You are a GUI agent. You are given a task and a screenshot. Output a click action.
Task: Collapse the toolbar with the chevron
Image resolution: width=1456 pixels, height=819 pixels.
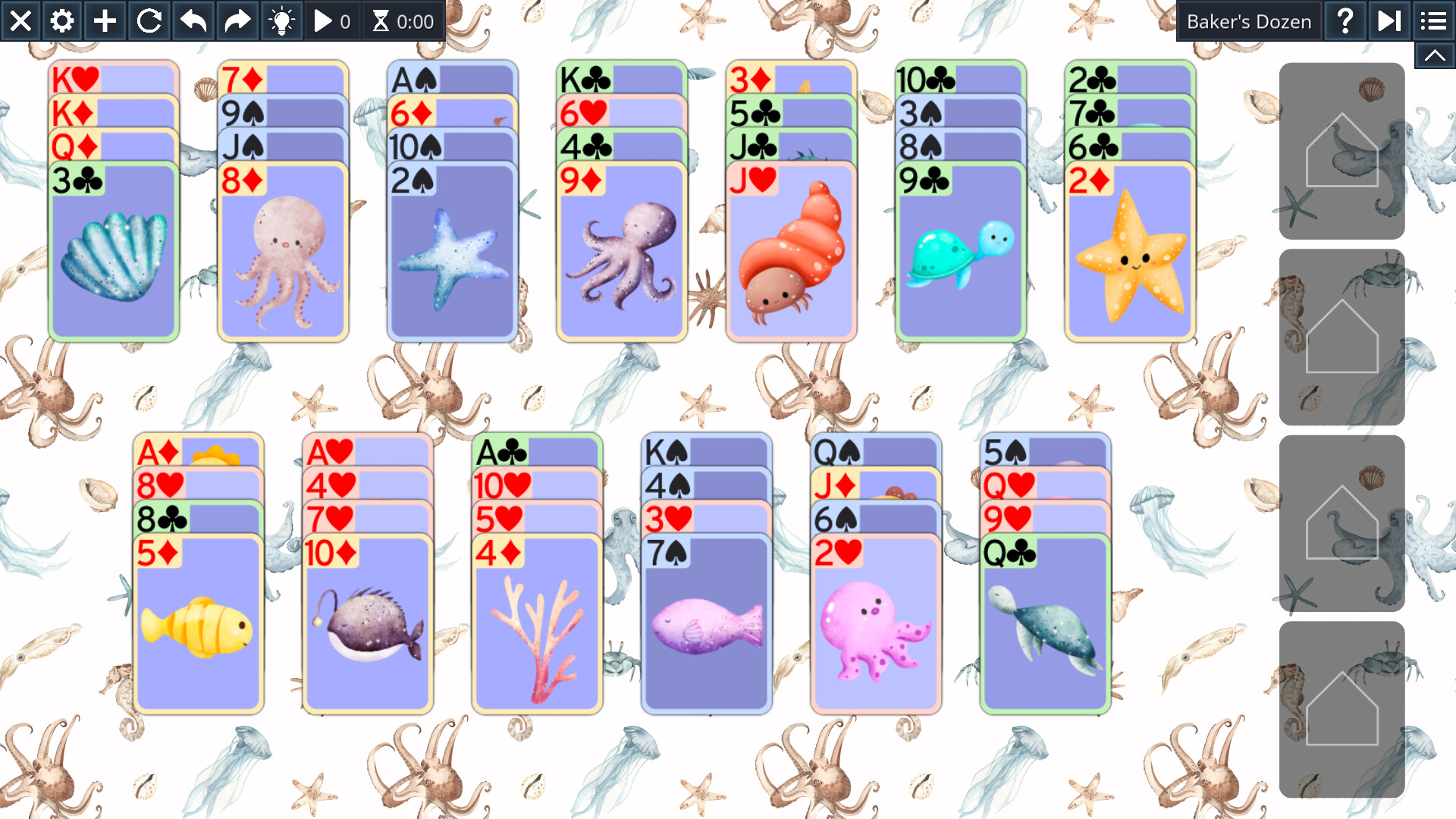tap(1434, 55)
